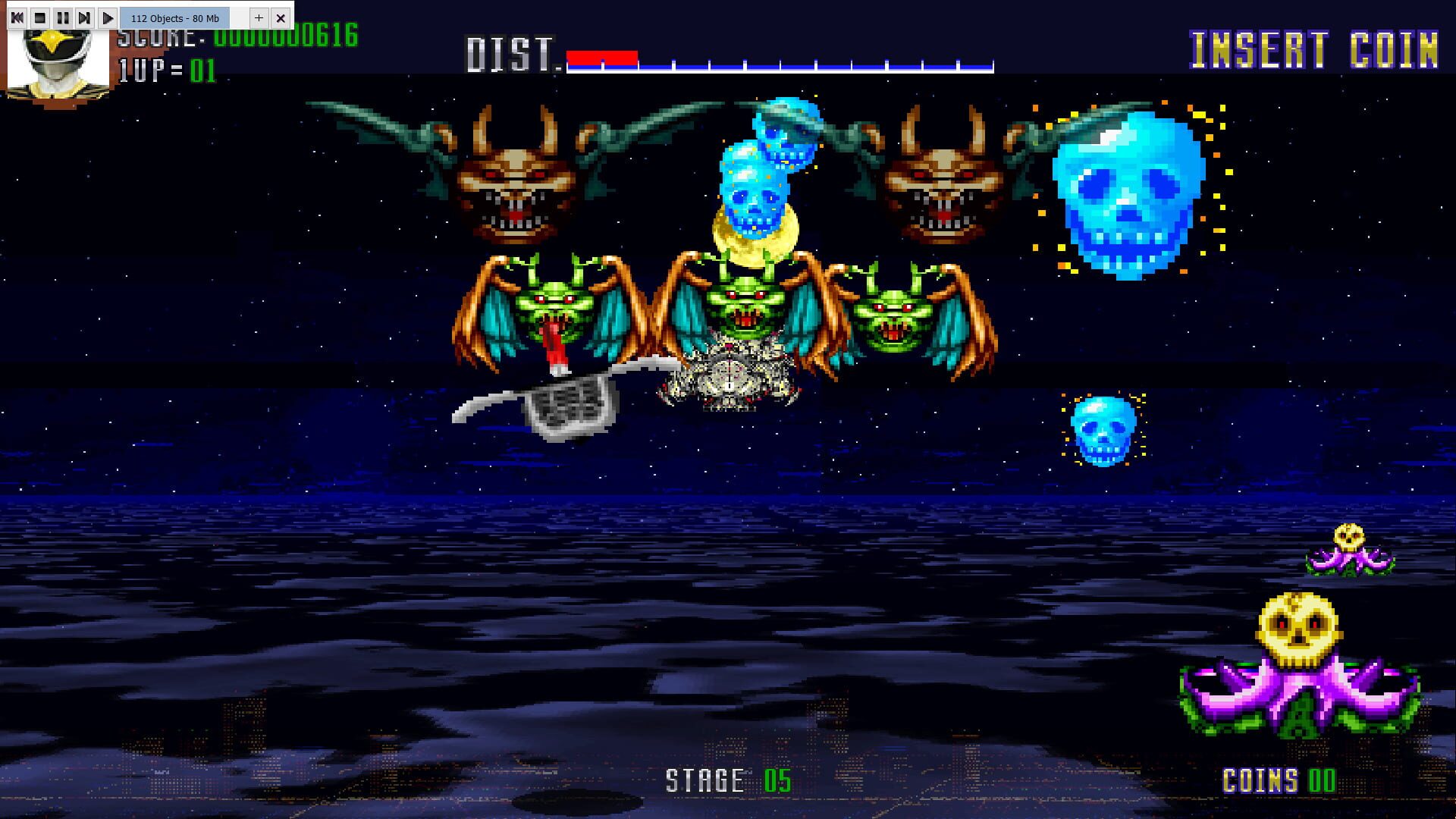Pause playback using the pause icon
The width and height of the screenshot is (1456, 819).
pos(61,17)
